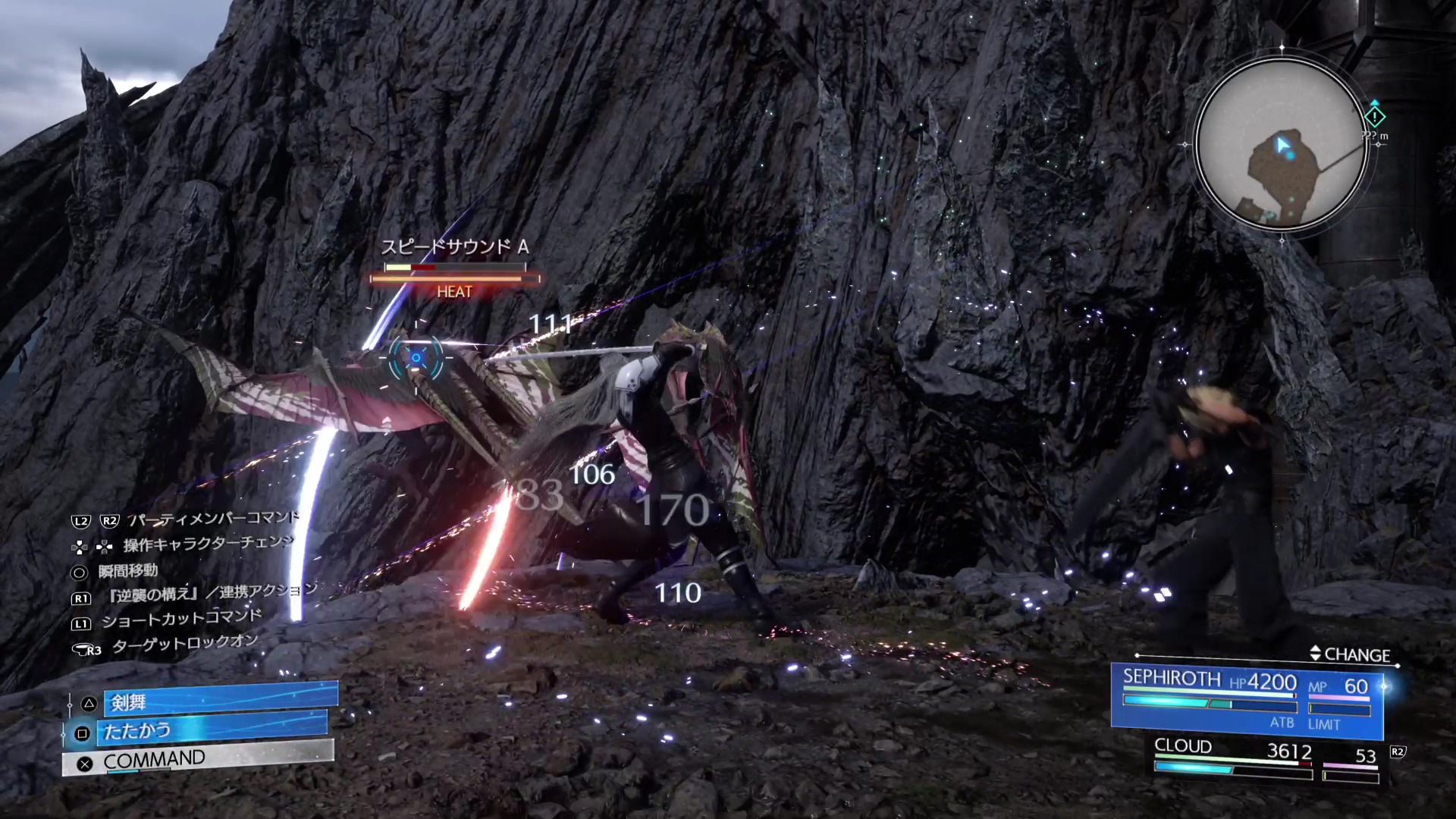Click the CHANGE character label

point(1350,654)
